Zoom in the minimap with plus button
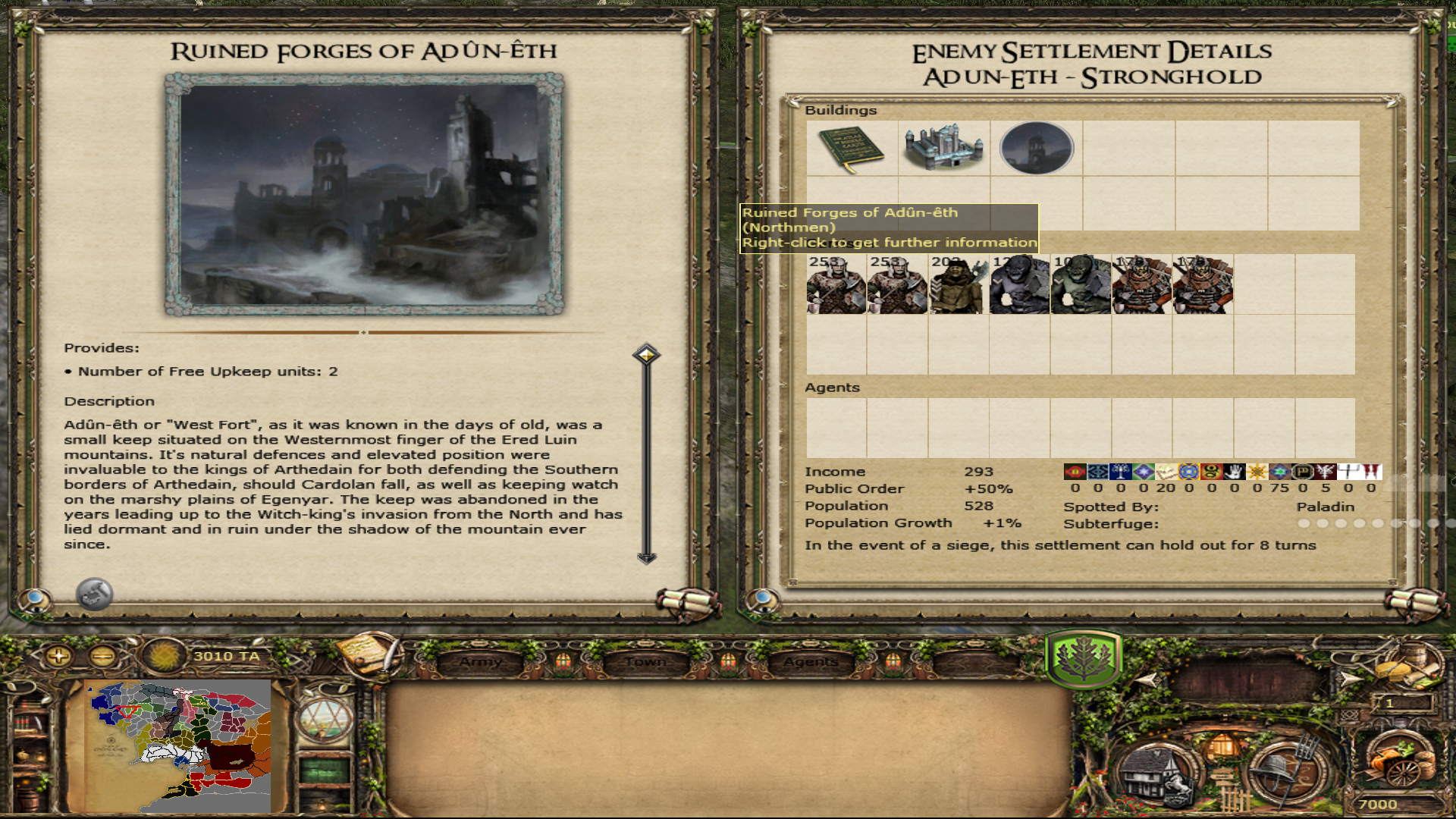1456x819 pixels. click(x=58, y=656)
